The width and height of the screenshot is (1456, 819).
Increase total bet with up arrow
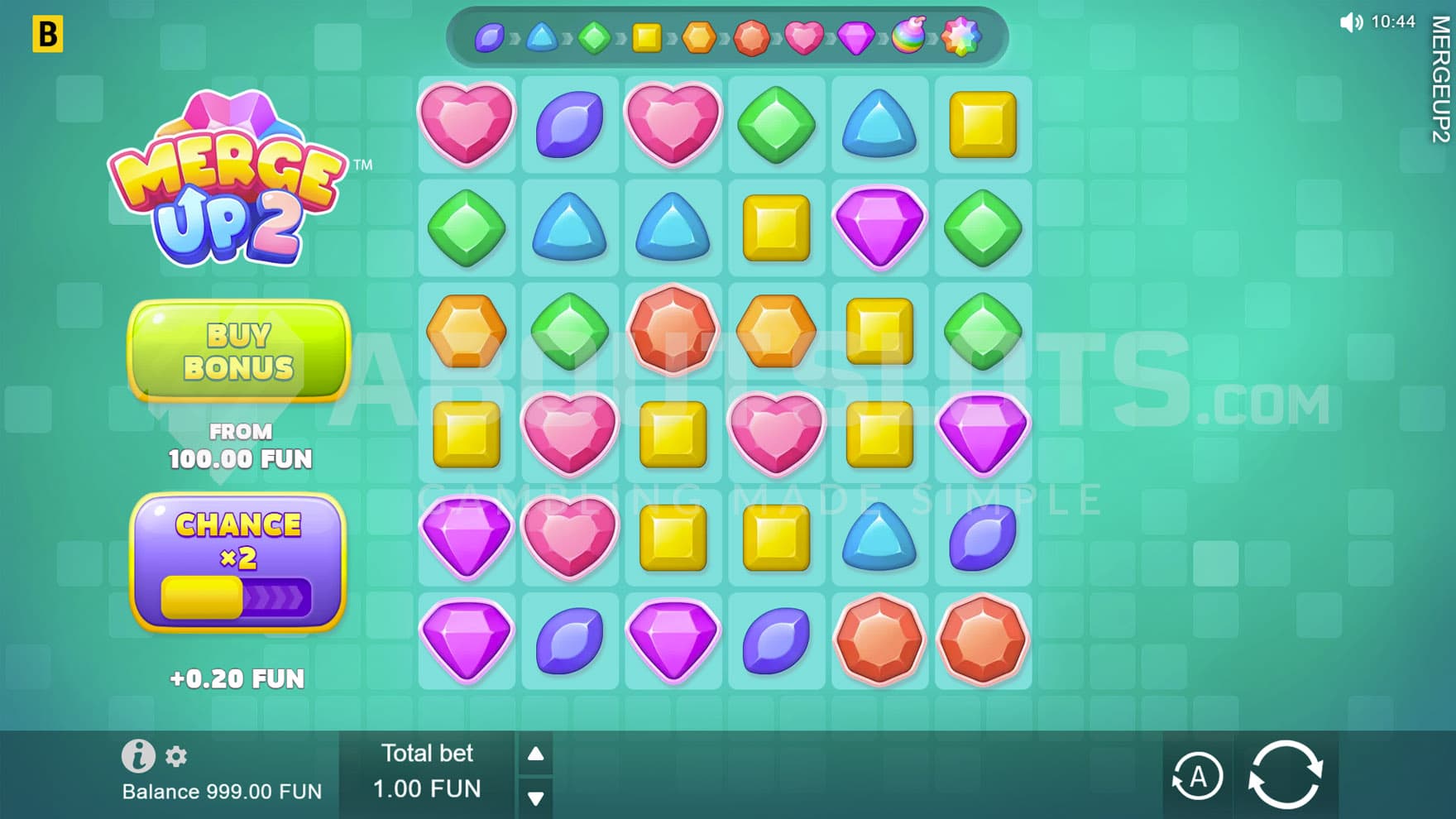point(536,754)
